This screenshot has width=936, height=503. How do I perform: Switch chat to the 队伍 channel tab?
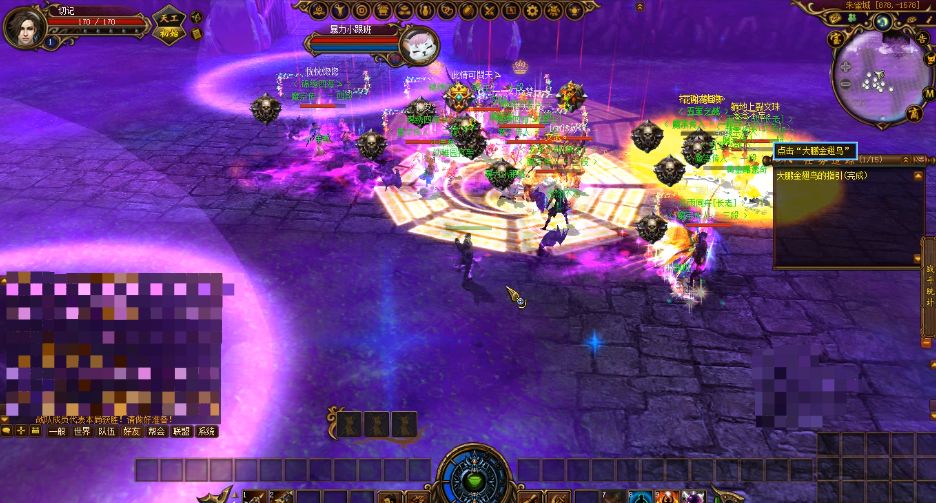click(107, 431)
